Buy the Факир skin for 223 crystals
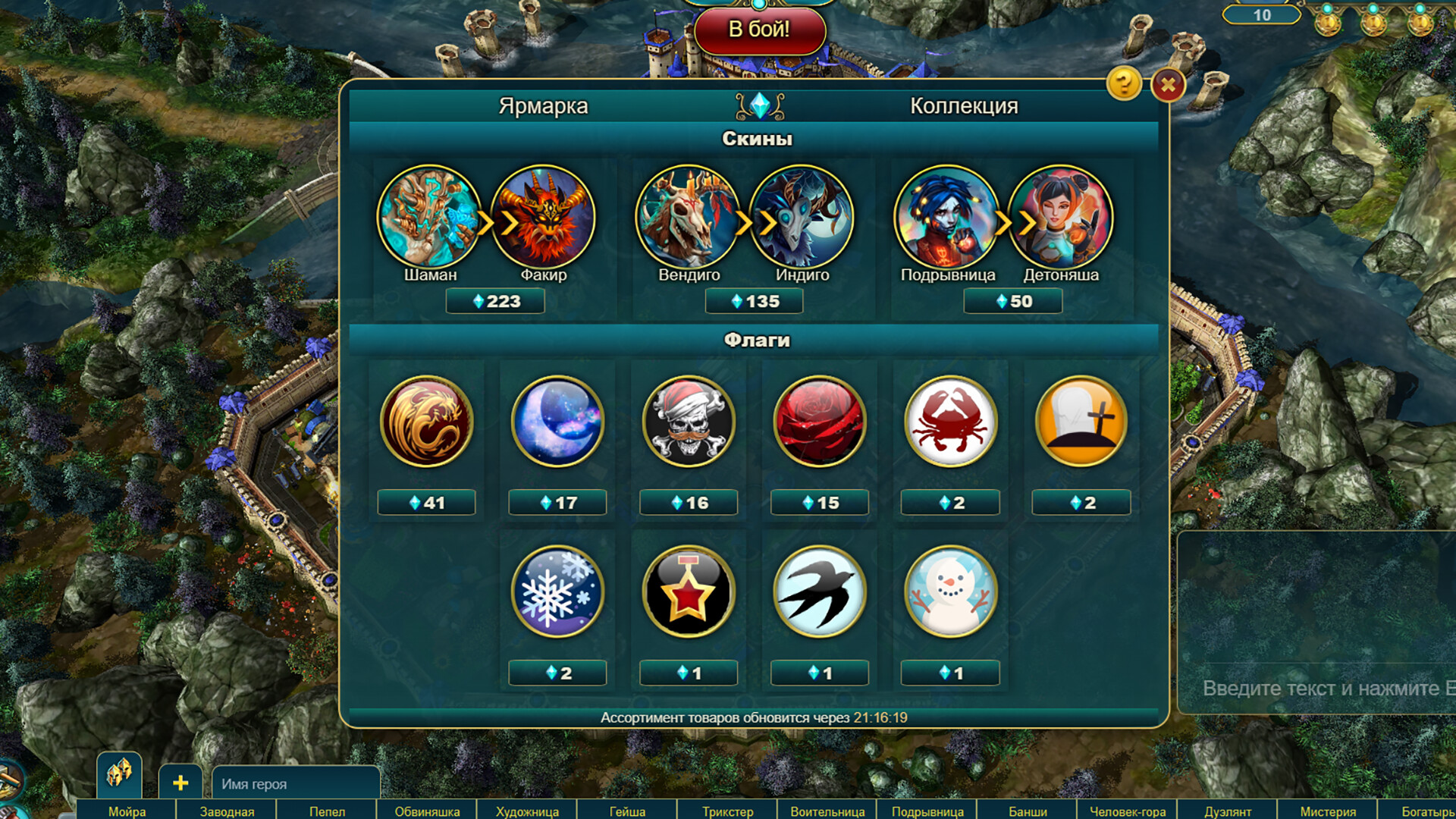Image resolution: width=1456 pixels, height=819 pixels. [x=495, y=301]
